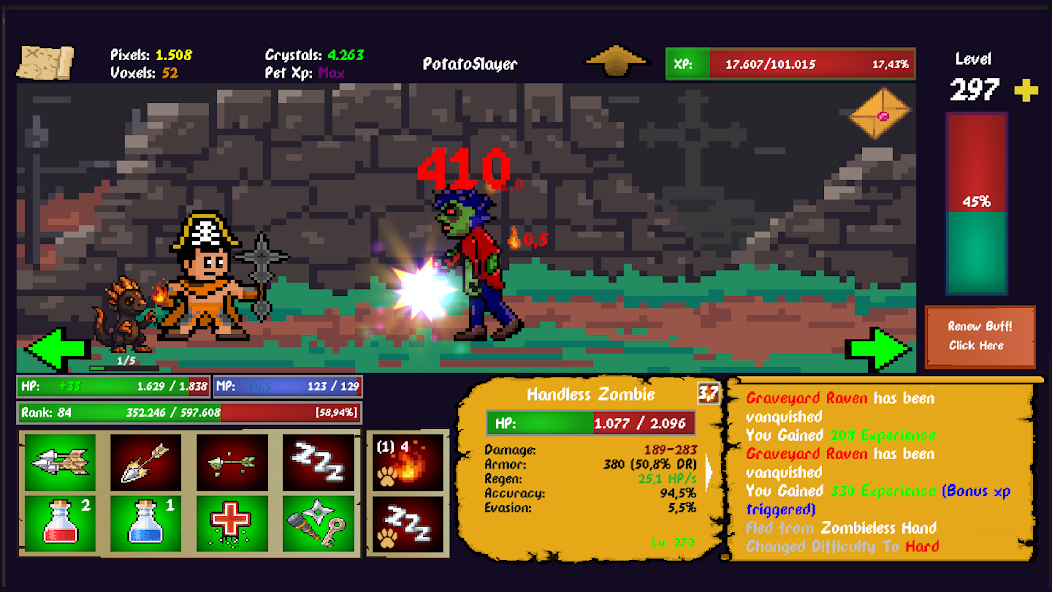The width and height of the screenshot is (1052, 592).
Task: Move right with the green arrow
Action: (x=879, y=349)
